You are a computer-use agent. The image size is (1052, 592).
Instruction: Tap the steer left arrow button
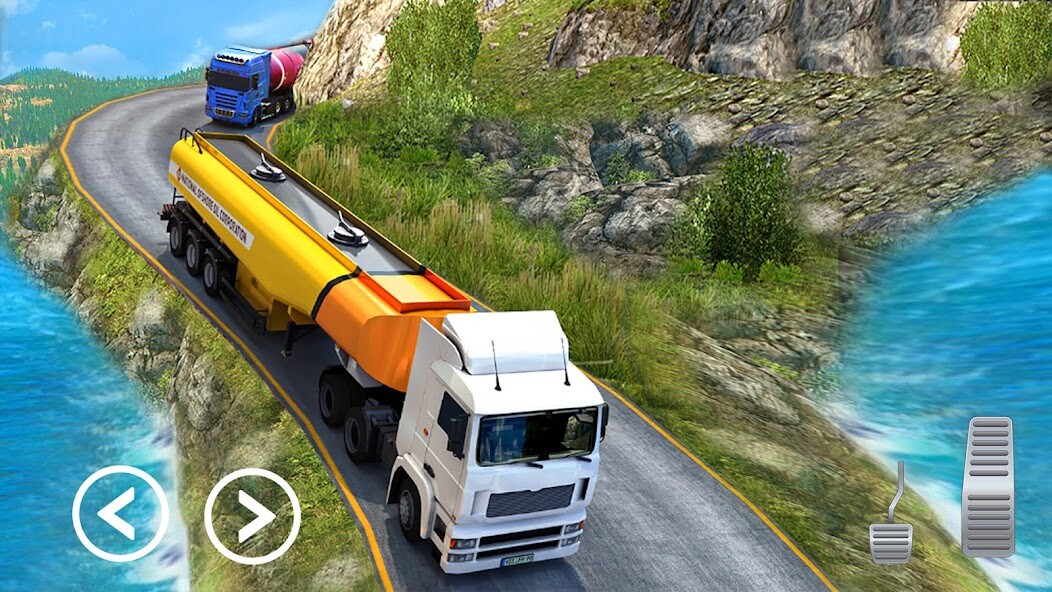click(120, 514)
